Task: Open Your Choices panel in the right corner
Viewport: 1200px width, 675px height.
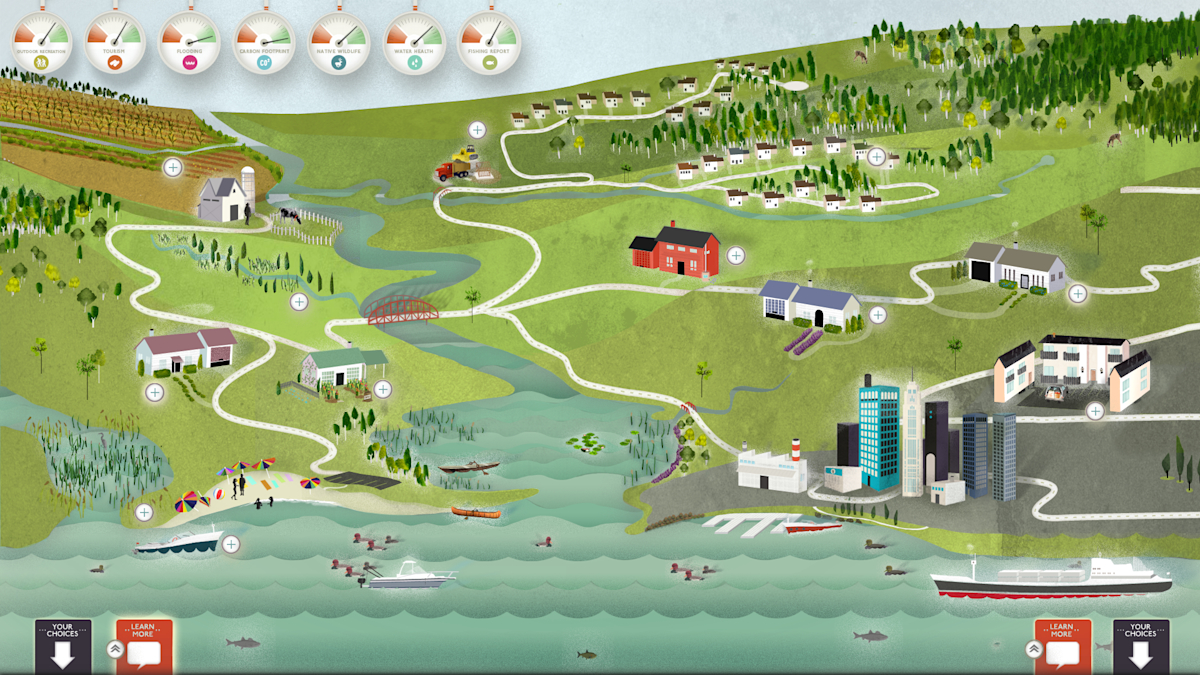Action: [1140, 645]
